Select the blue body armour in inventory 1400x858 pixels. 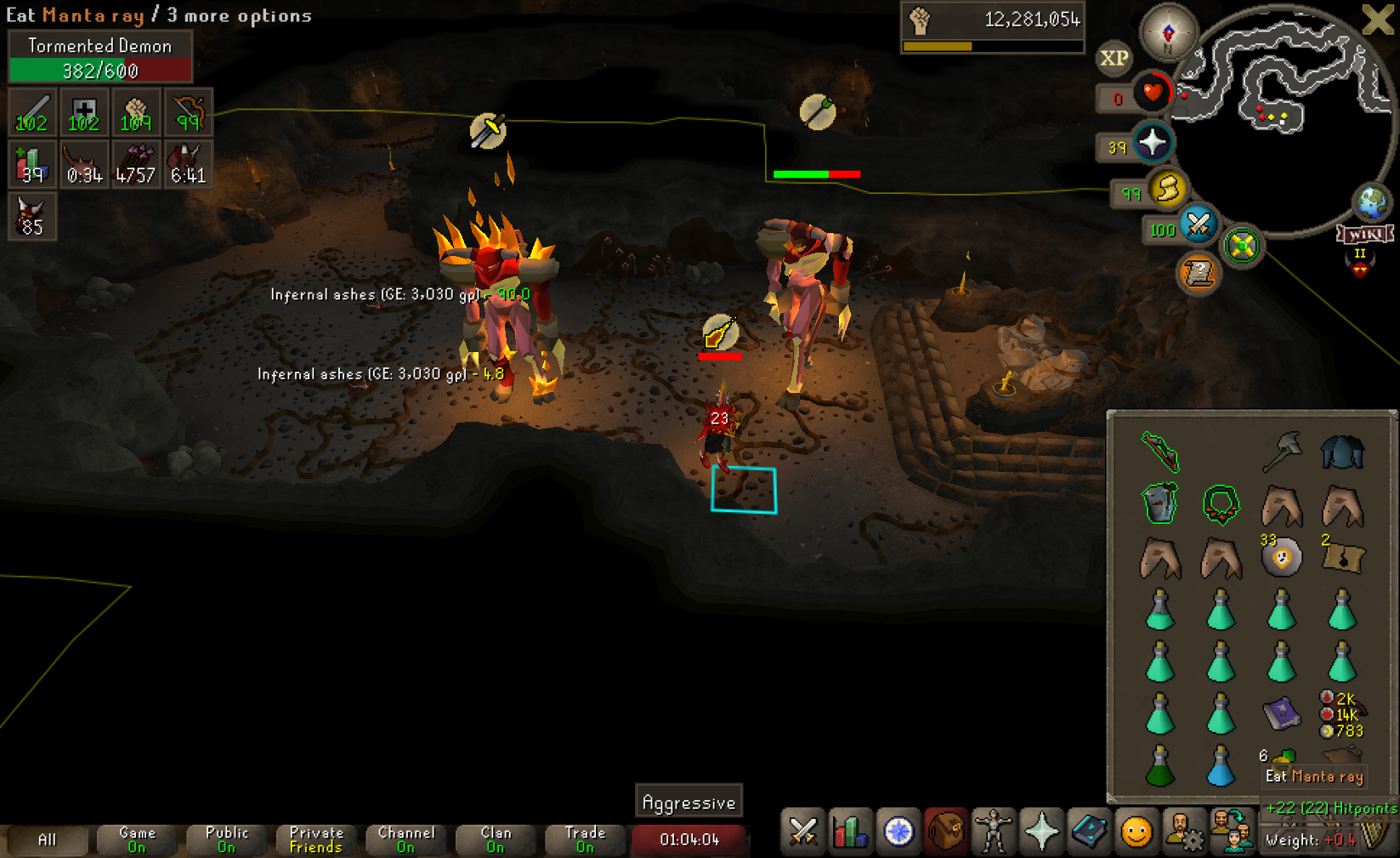point(1342,452)
